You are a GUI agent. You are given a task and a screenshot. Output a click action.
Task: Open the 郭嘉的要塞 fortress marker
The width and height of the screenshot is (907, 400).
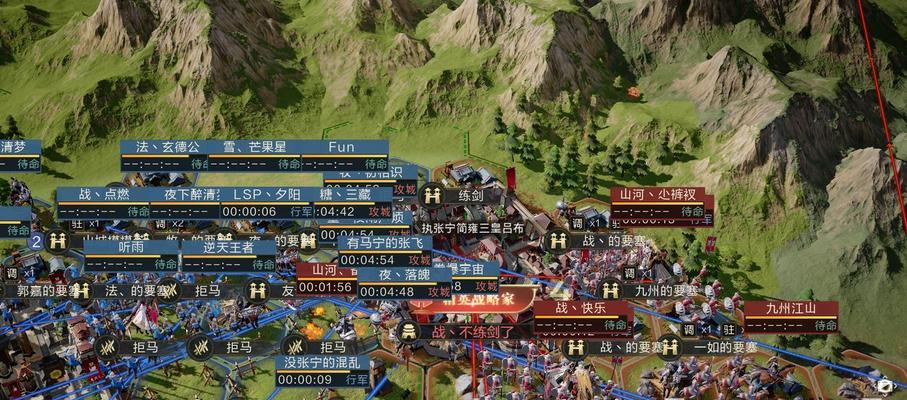point(46,291)
